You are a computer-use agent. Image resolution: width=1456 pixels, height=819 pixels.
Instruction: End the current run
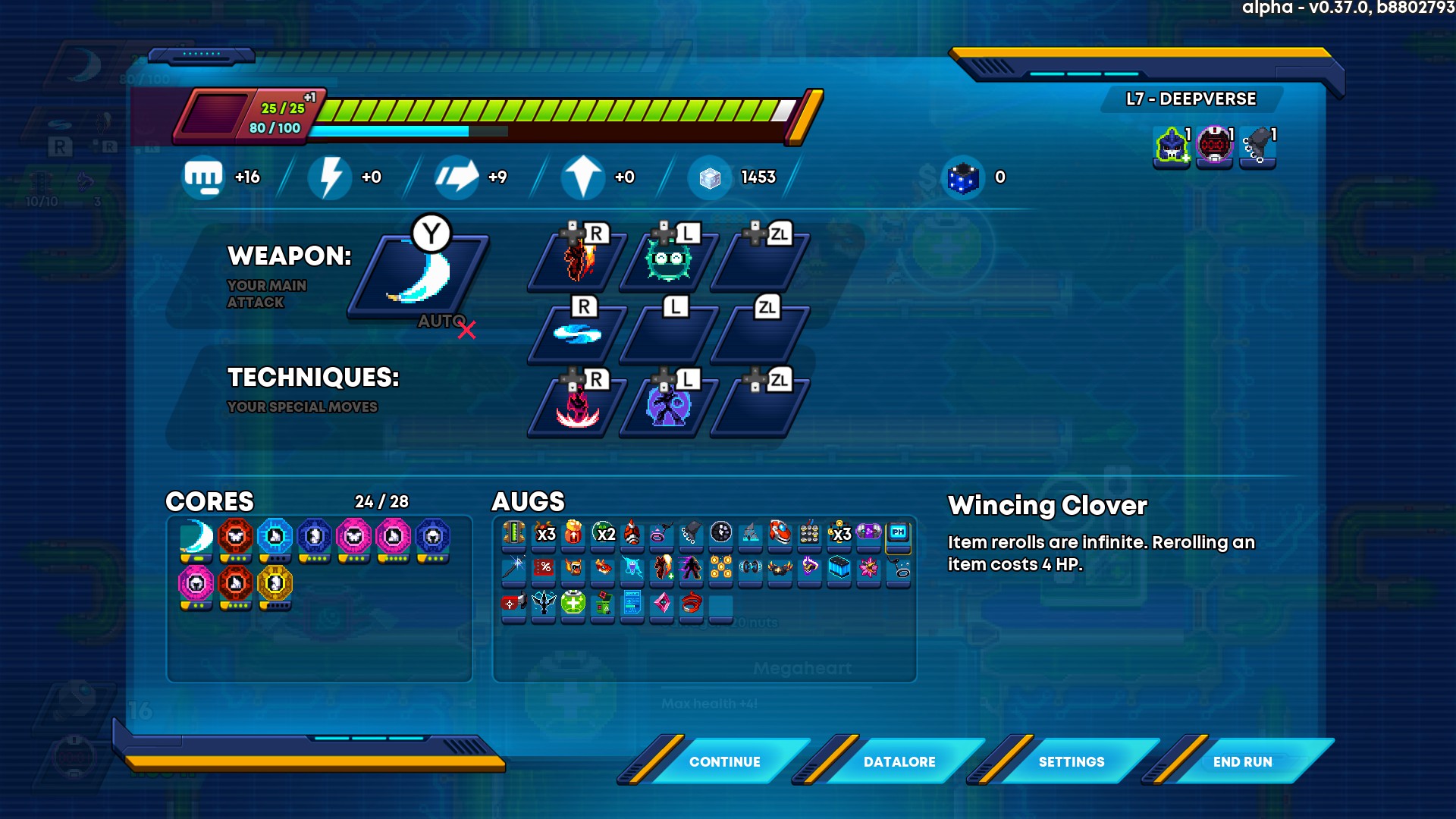[1242, 761]
